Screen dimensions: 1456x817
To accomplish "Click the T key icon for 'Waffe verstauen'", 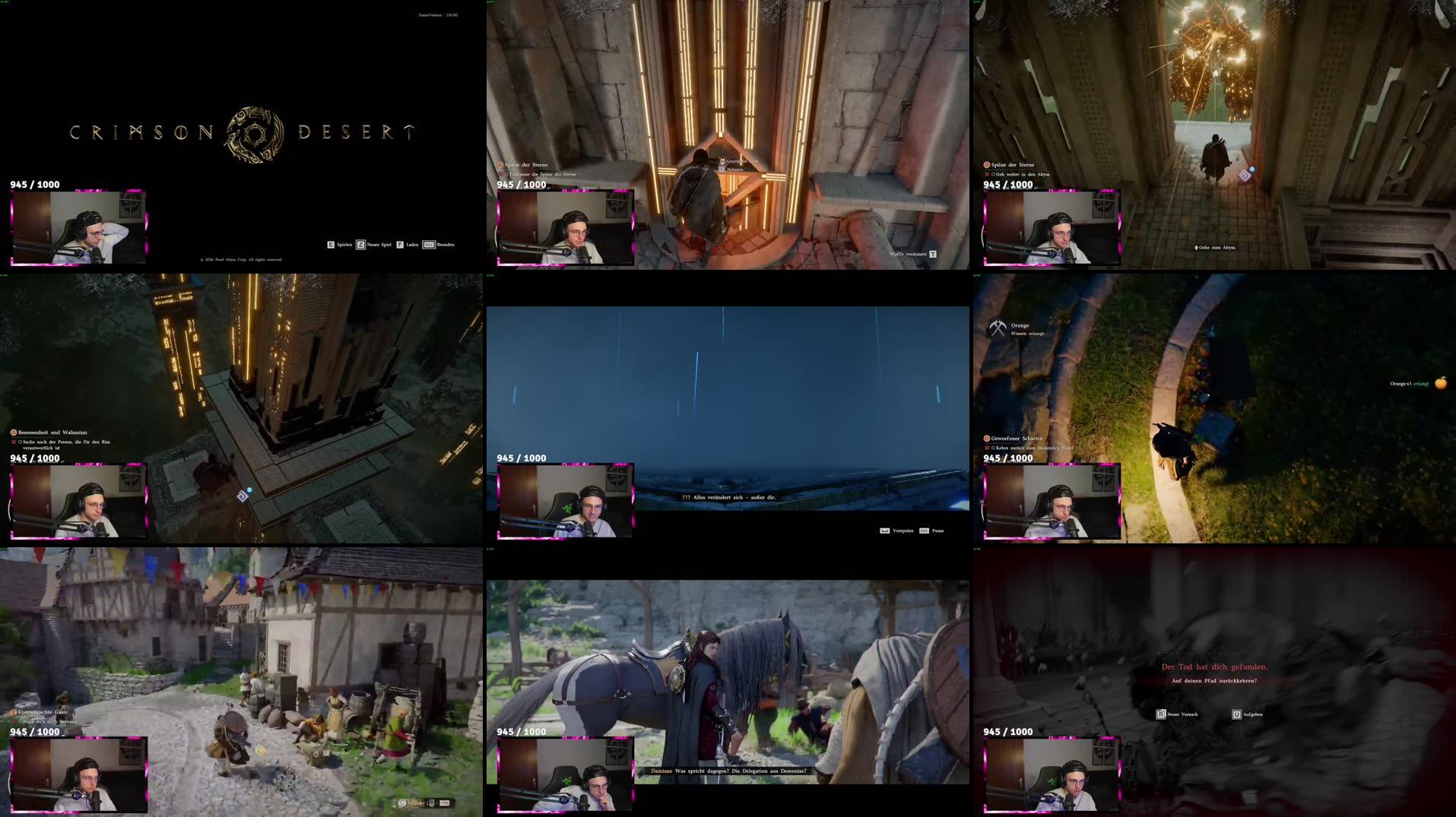I will click(933, 256).
